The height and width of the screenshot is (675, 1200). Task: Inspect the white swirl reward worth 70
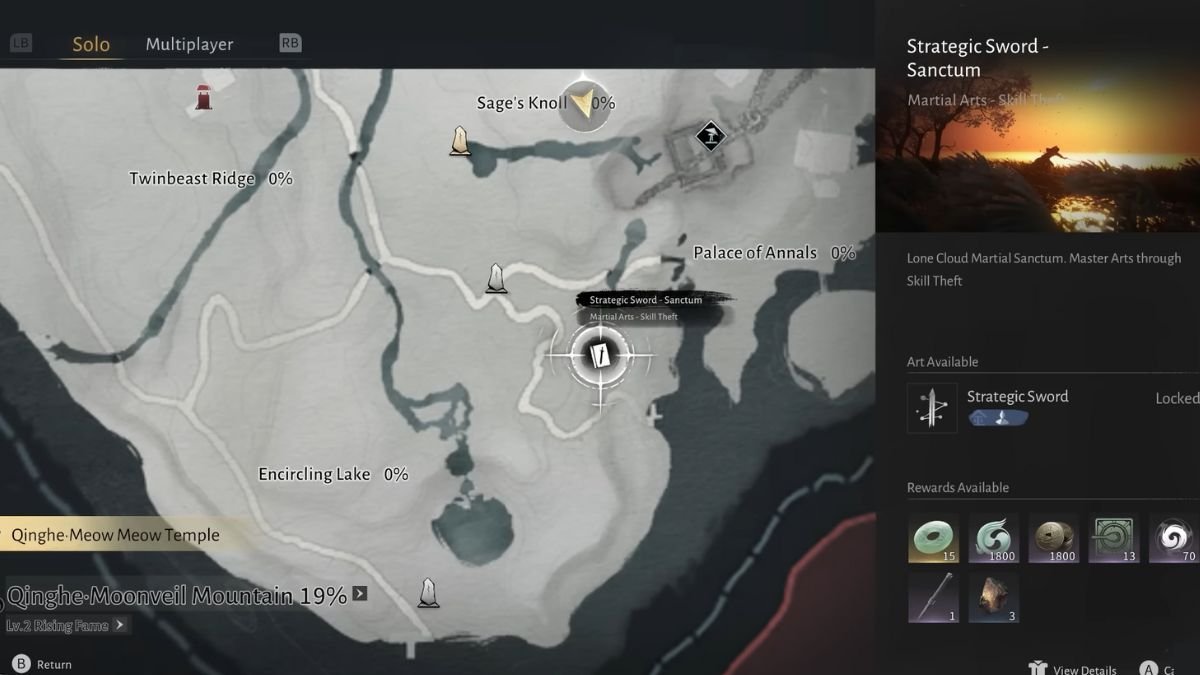point(1173,539)
